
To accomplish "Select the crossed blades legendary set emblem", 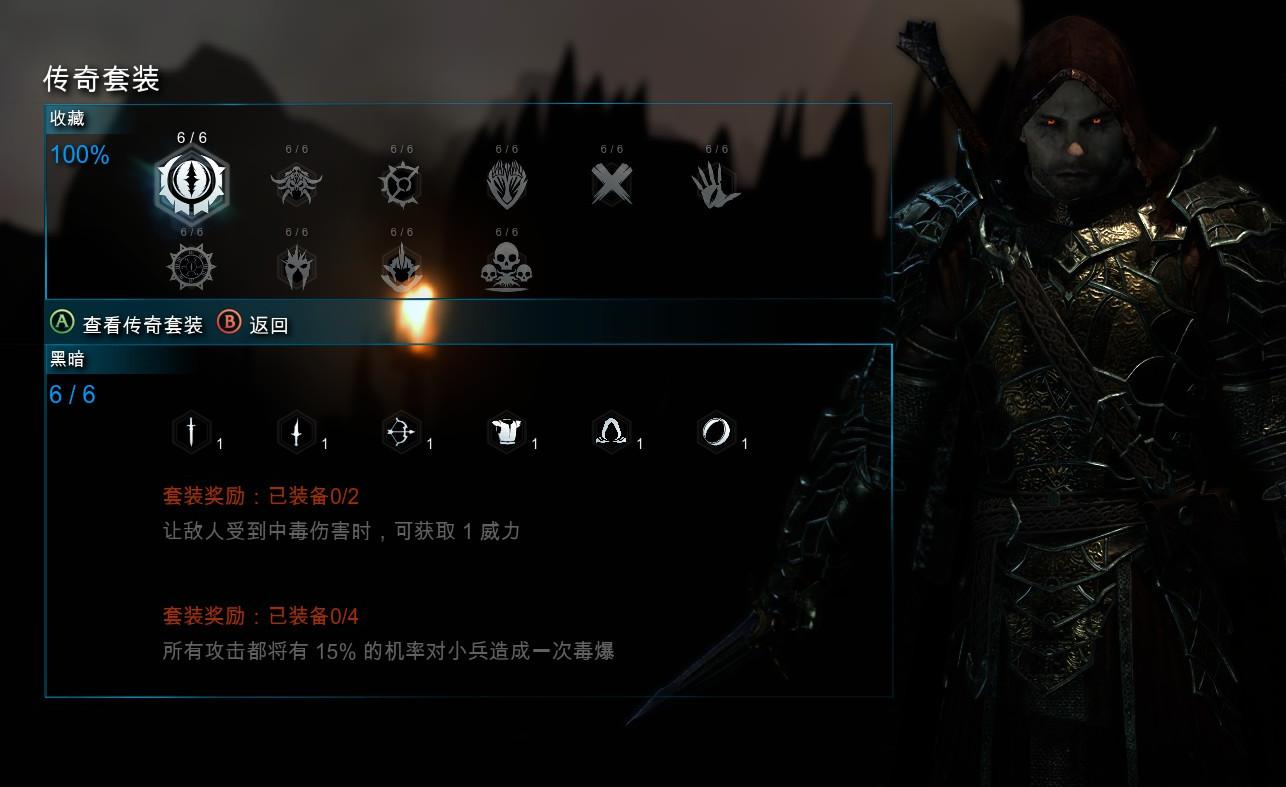I will 611,183.
